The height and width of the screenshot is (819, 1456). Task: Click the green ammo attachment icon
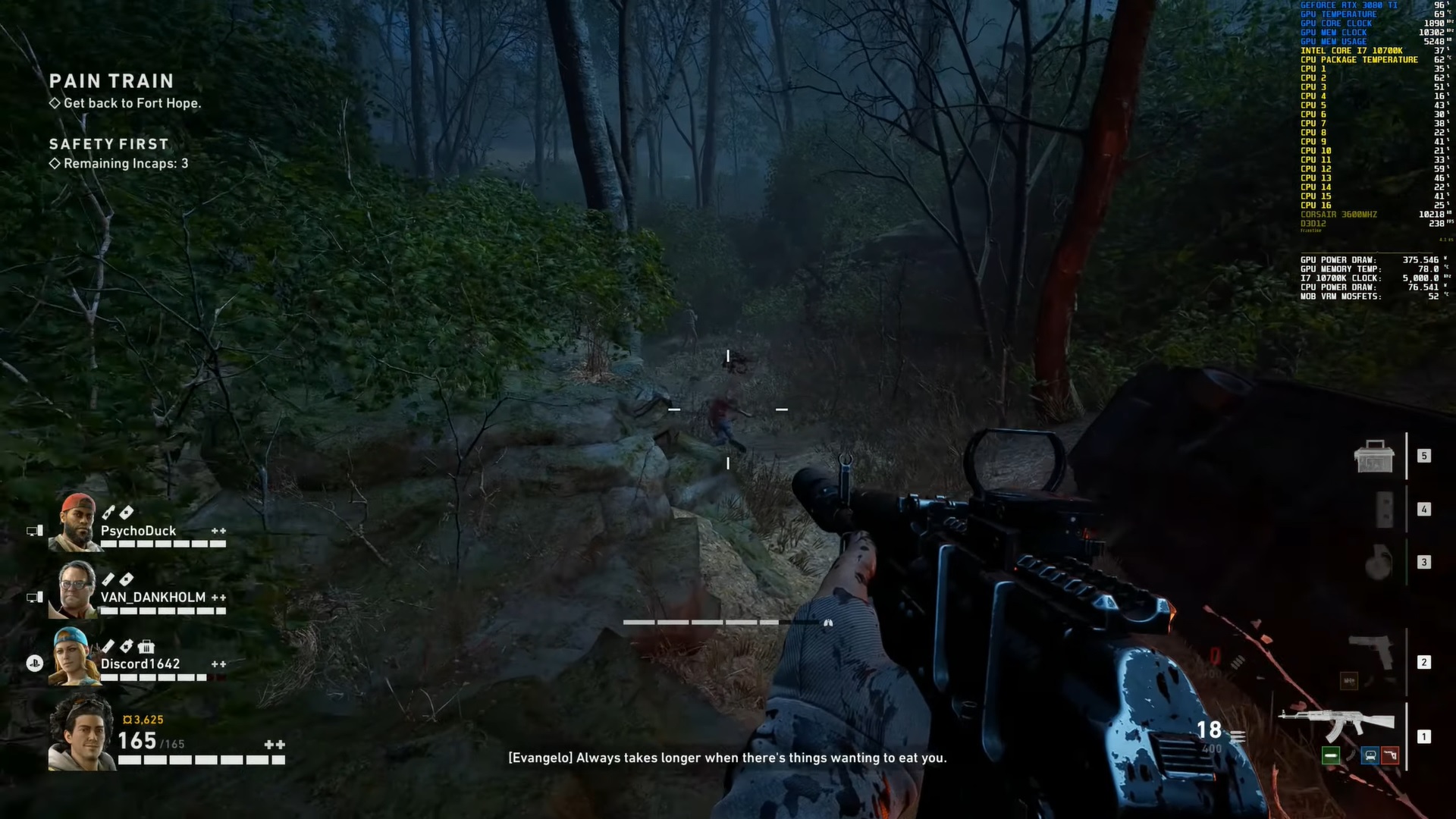coord(1330,755)
